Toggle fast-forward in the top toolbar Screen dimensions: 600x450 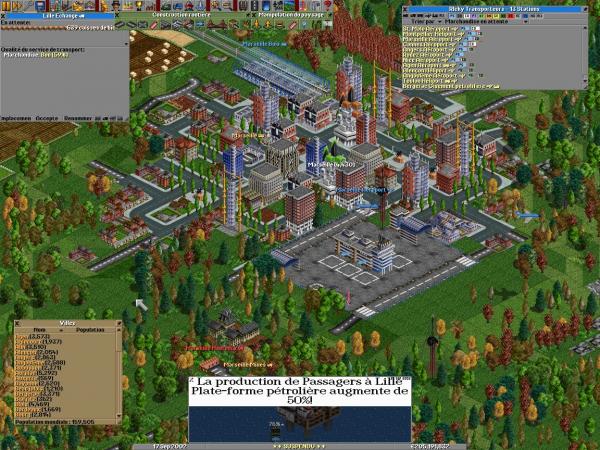pyautogui.click(x=16, y=5)
